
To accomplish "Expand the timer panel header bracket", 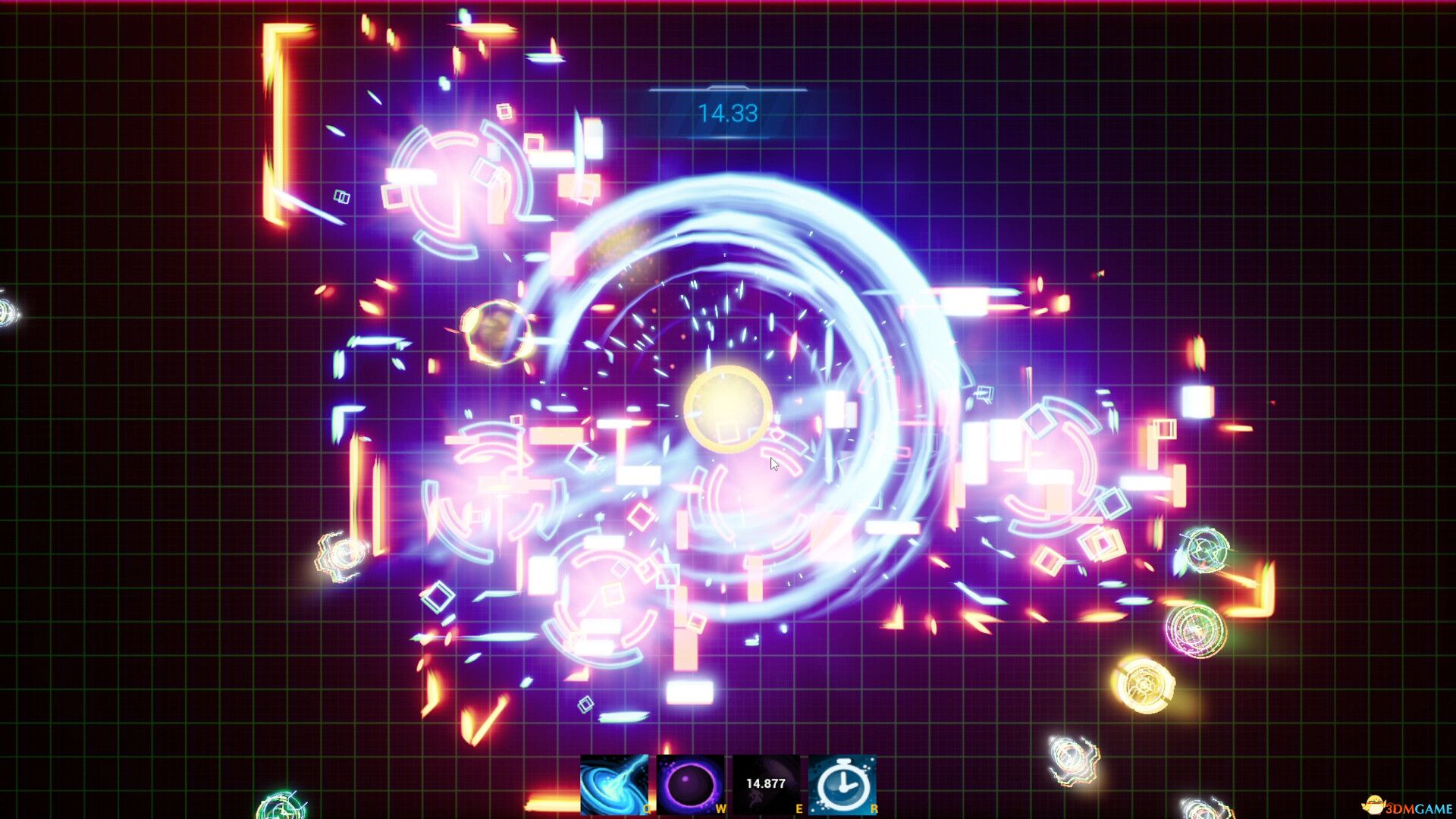I will (x=726, y=87).
